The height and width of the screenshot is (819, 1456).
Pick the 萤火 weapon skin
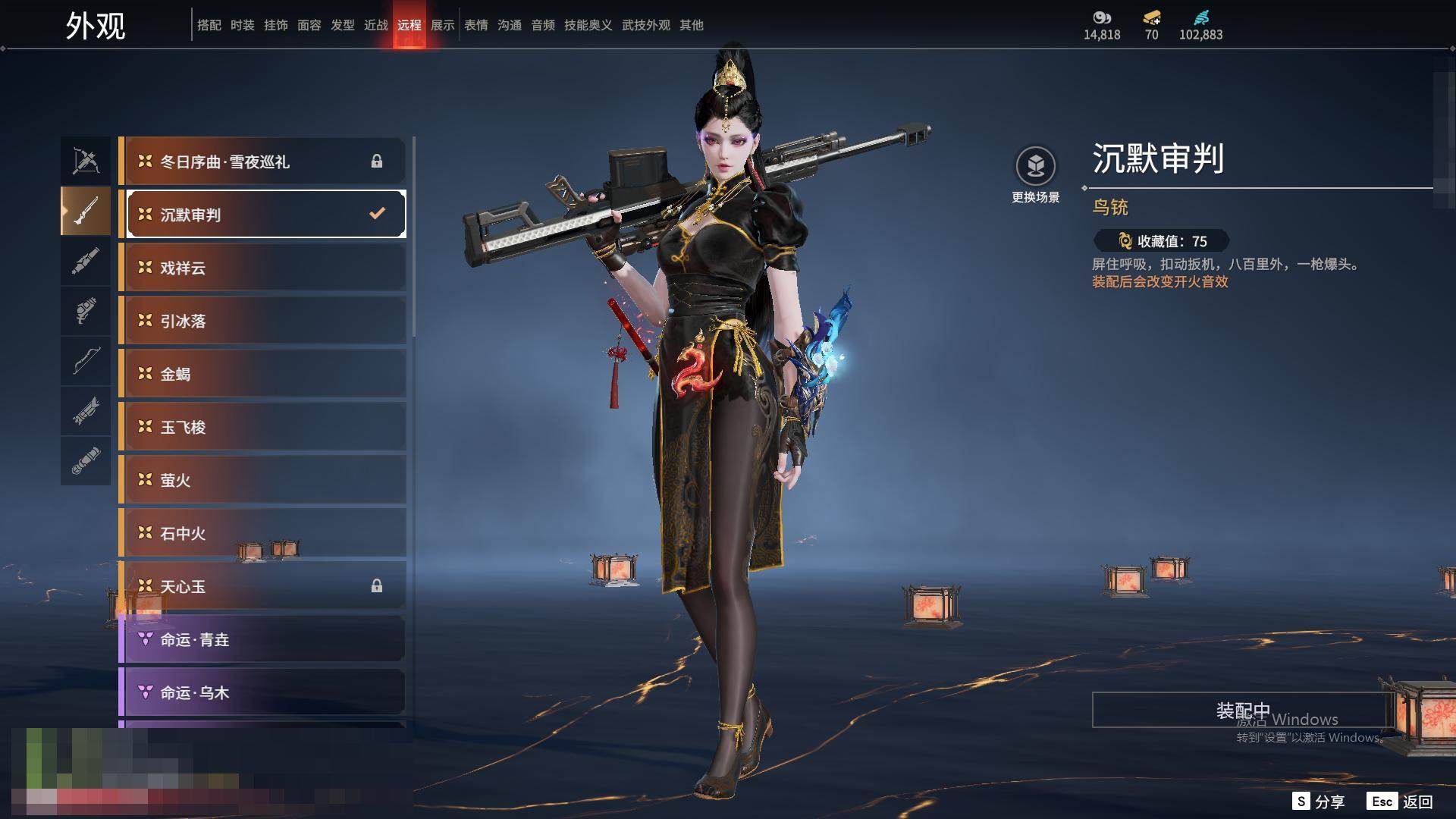tap(262, 480)
